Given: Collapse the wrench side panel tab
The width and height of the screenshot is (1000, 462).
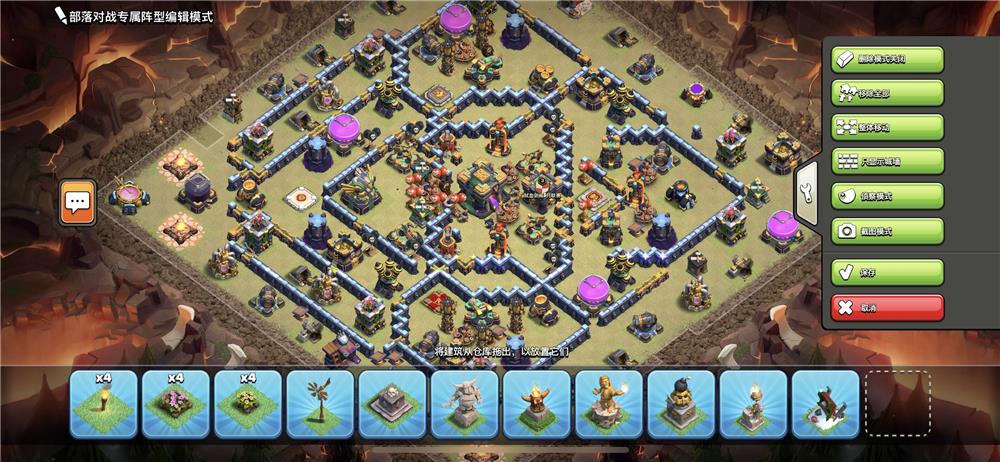Looking at the screenshot, I should 807,194.
